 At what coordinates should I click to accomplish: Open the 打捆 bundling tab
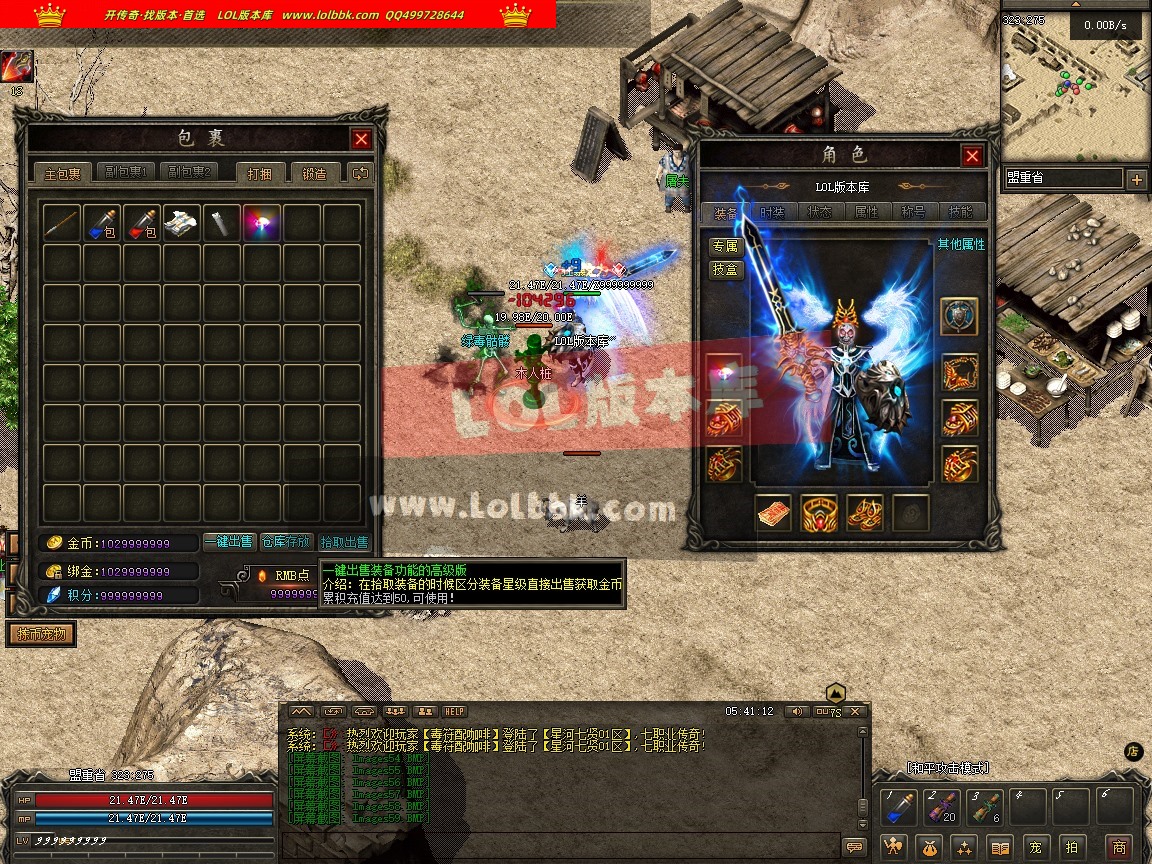tap(266, 173)
